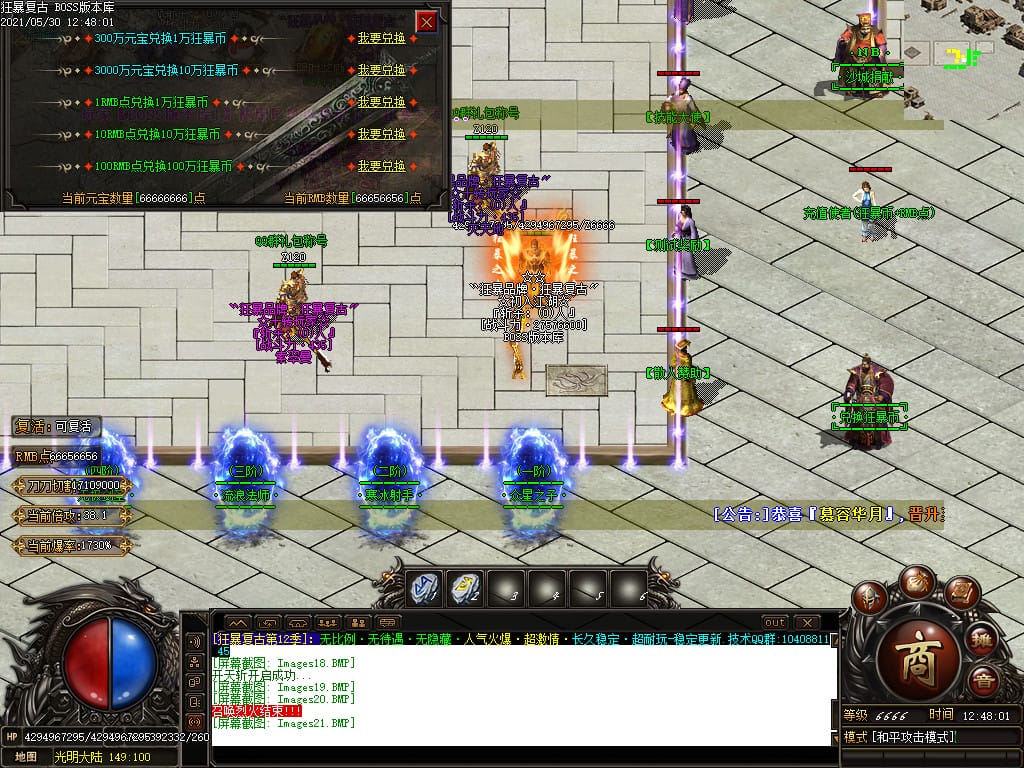Exchange 300万元宝 for 1万狂暴币

(382, 38)
